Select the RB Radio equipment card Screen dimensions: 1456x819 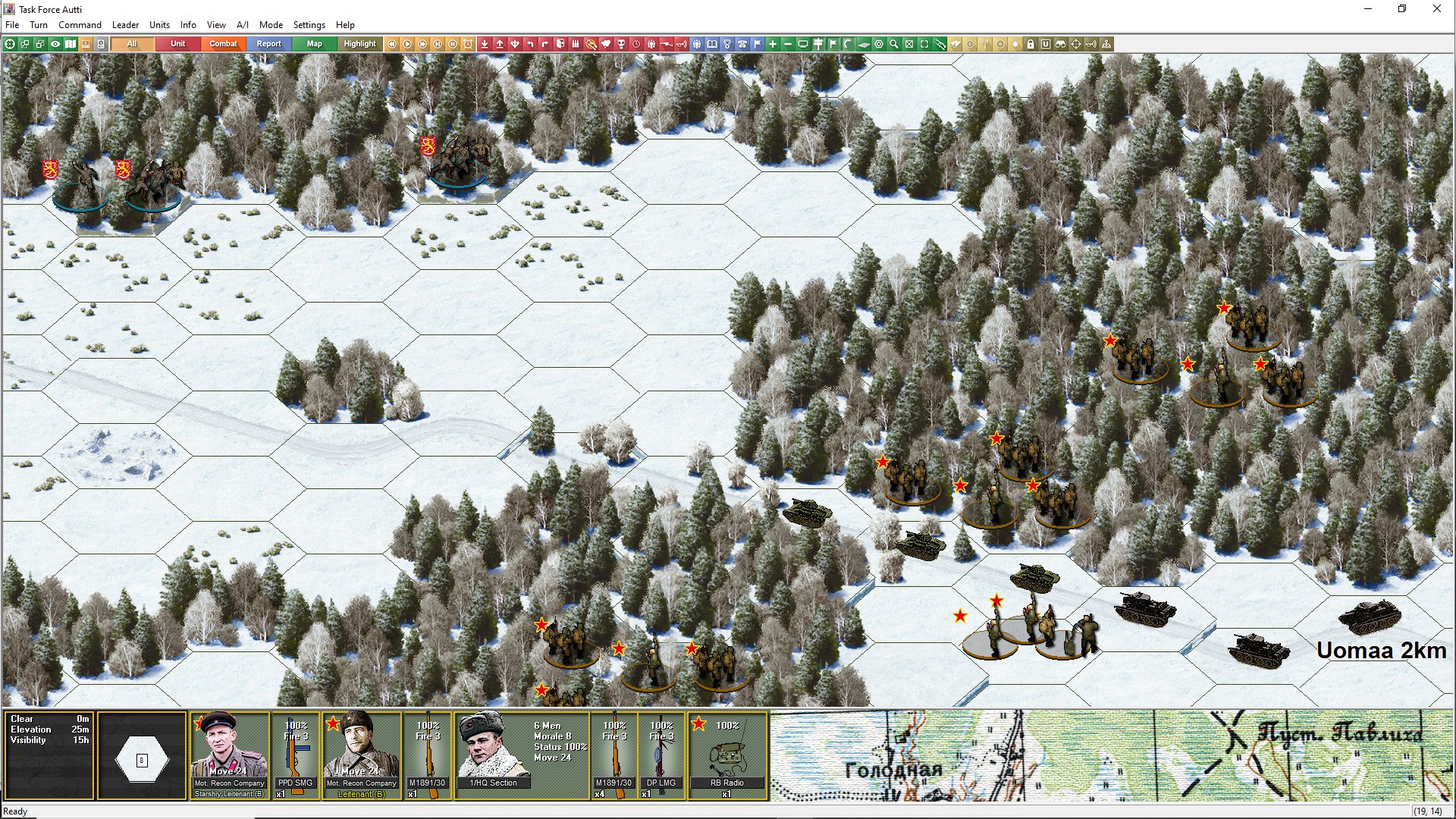tap(726, 755)
